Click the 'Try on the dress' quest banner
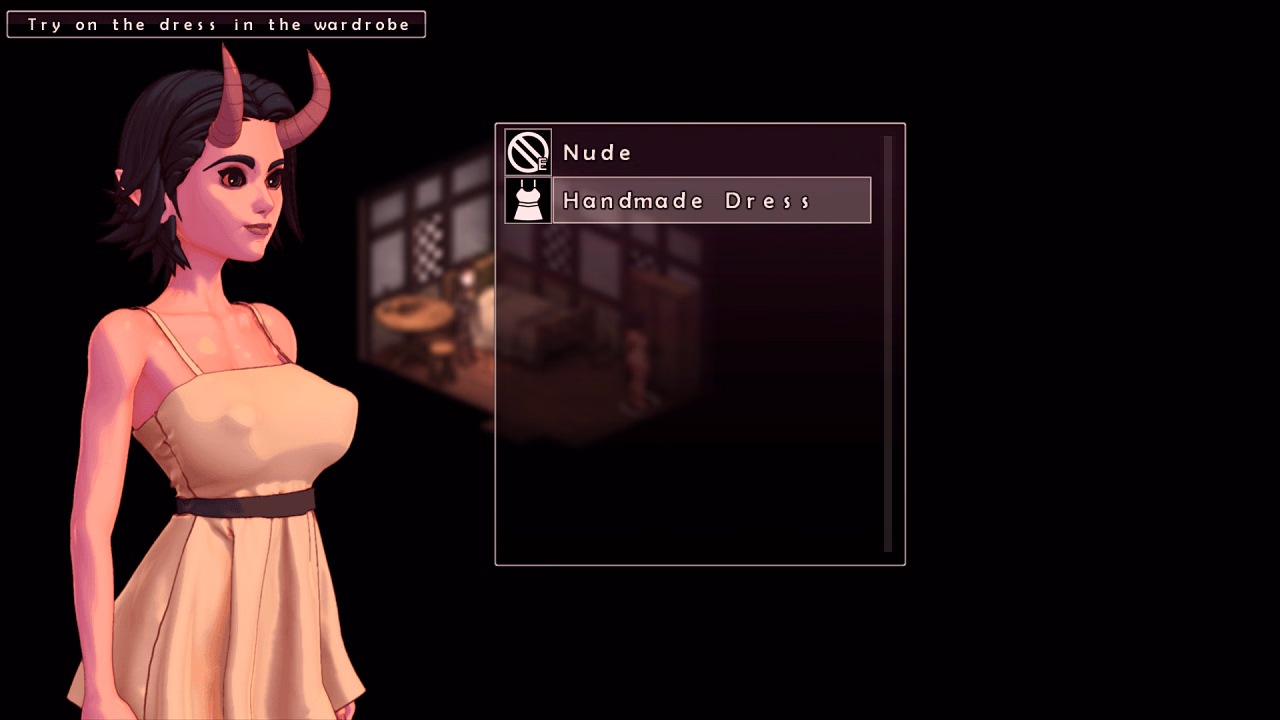 [x=216, y=23]
